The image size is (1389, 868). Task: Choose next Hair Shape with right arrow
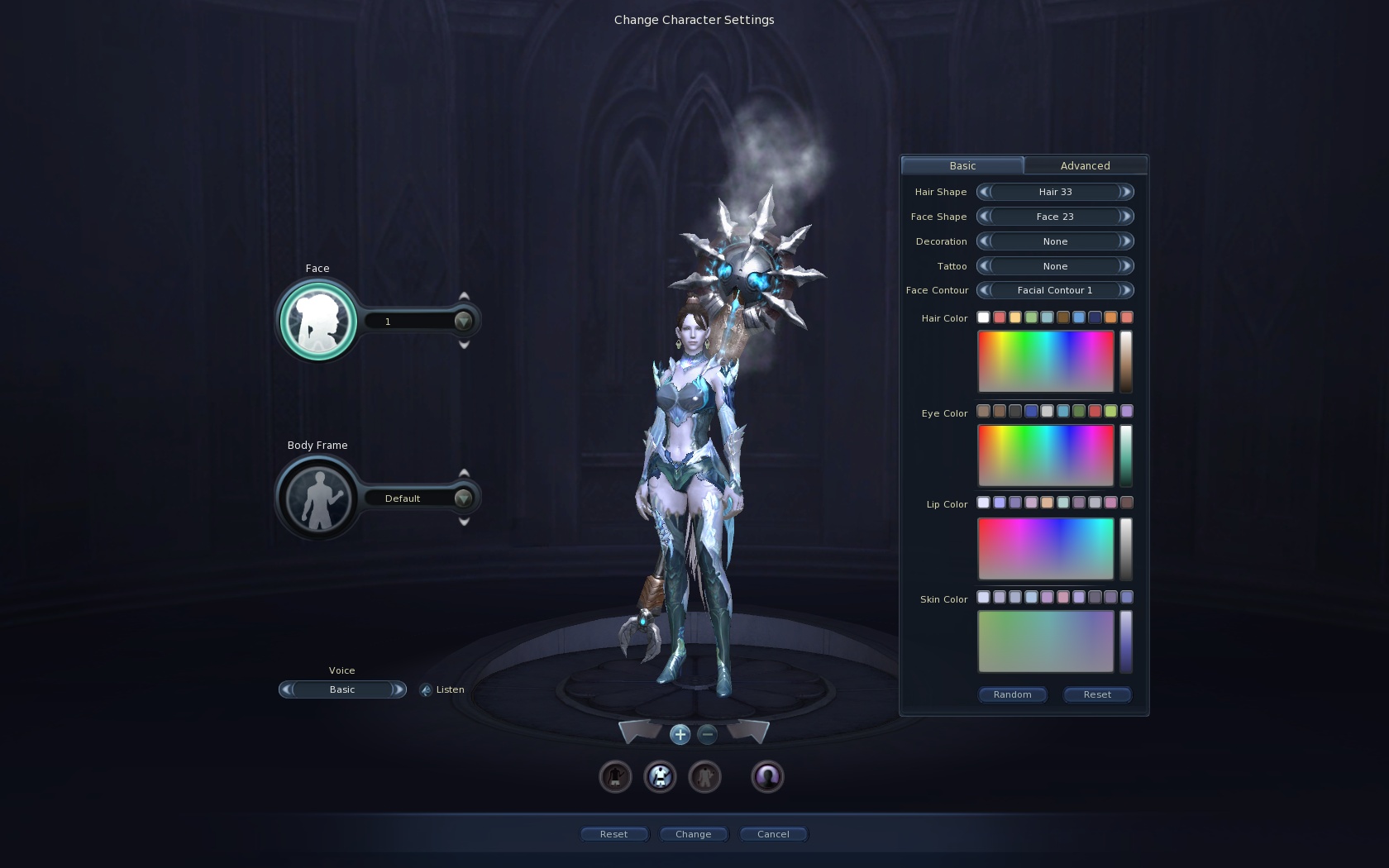(x=1125, y=192)
